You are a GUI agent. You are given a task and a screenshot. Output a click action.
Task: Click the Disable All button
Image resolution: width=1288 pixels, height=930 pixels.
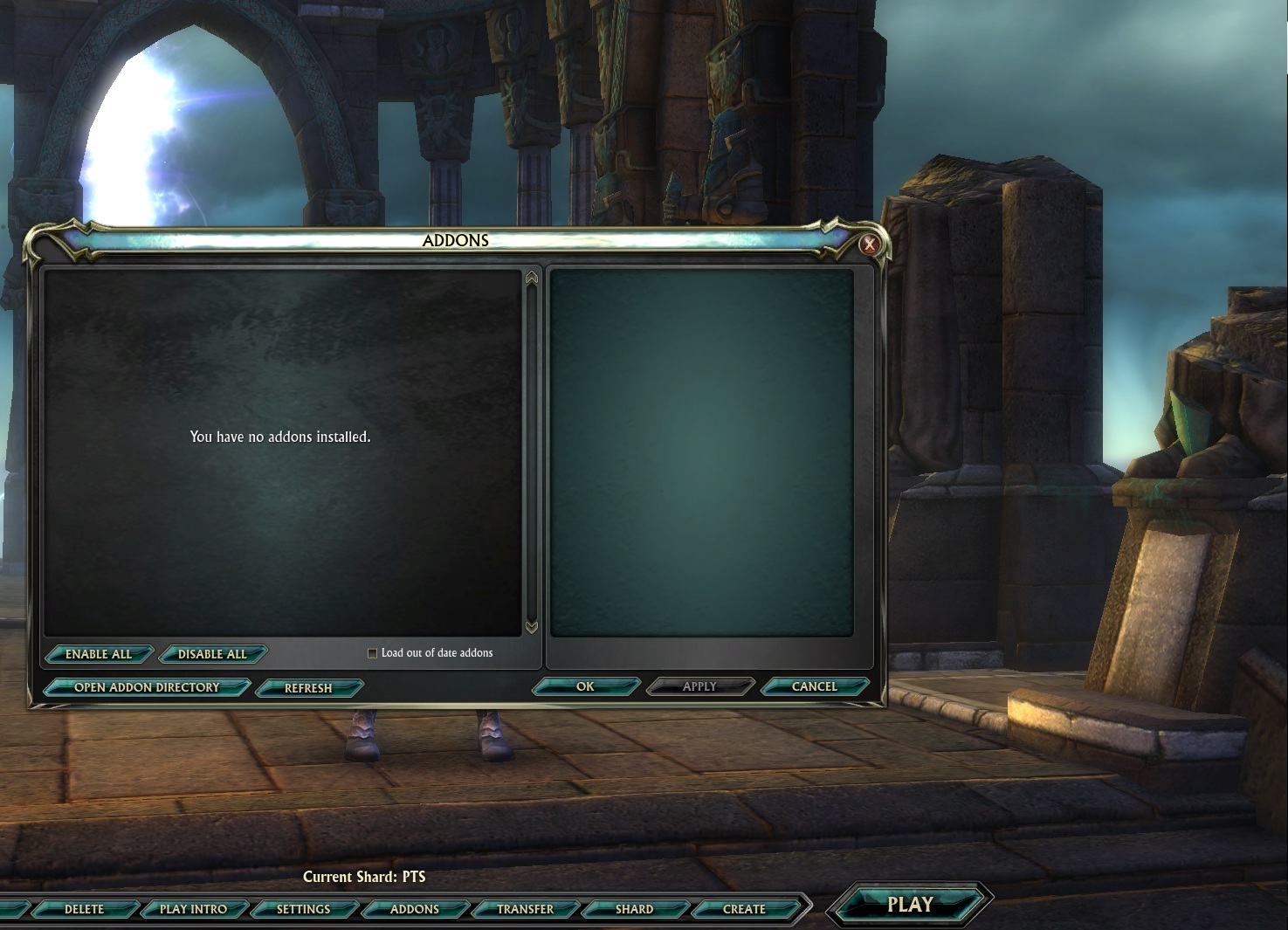coord(212,654)
